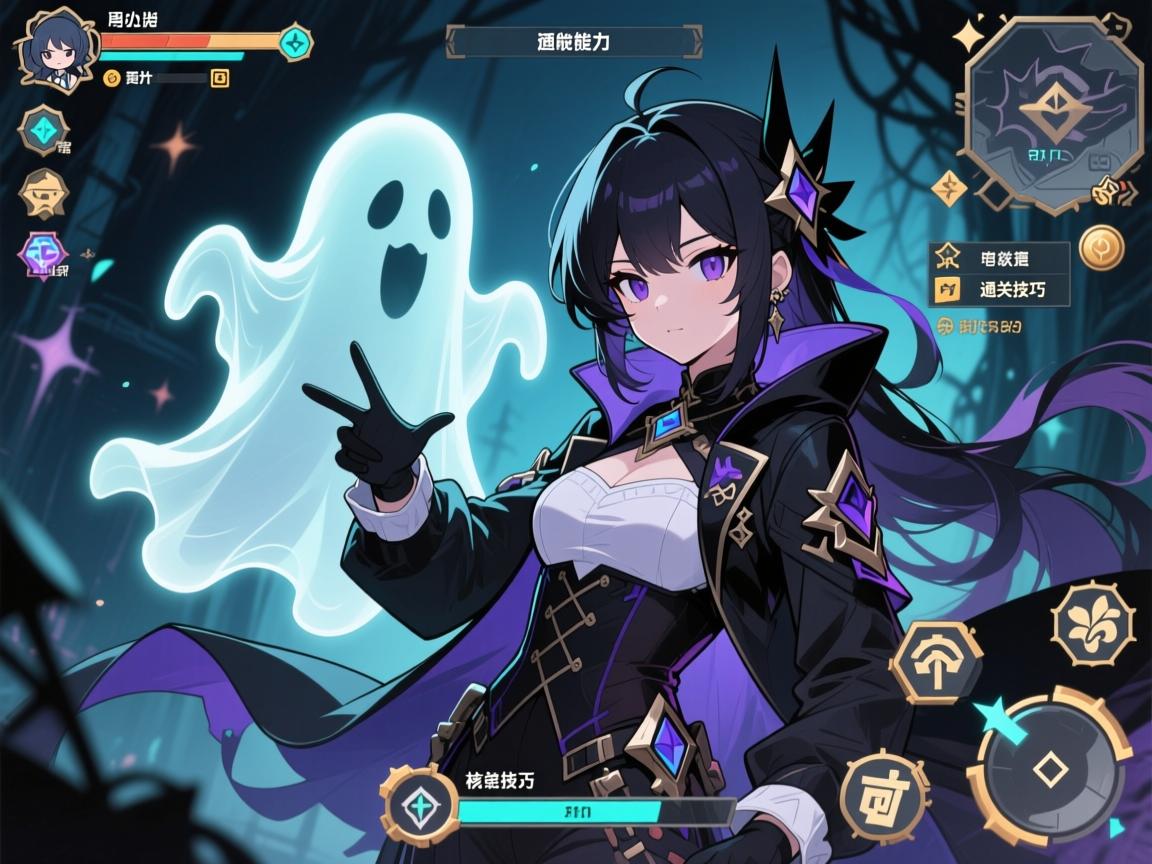Tap the teal star emblem beside the health bar
Viewport: 1152px width, 864px height.
click(295, 42)
